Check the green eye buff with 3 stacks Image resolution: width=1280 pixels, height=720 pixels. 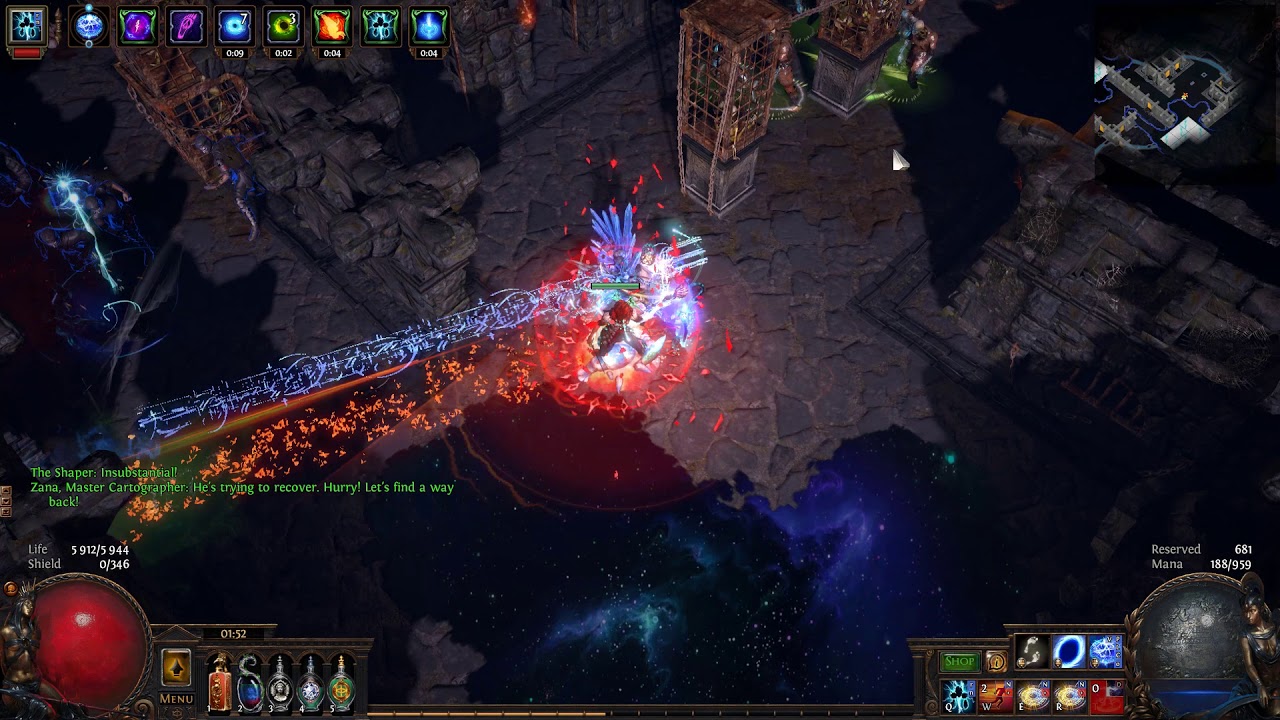[x=283, y=26]
